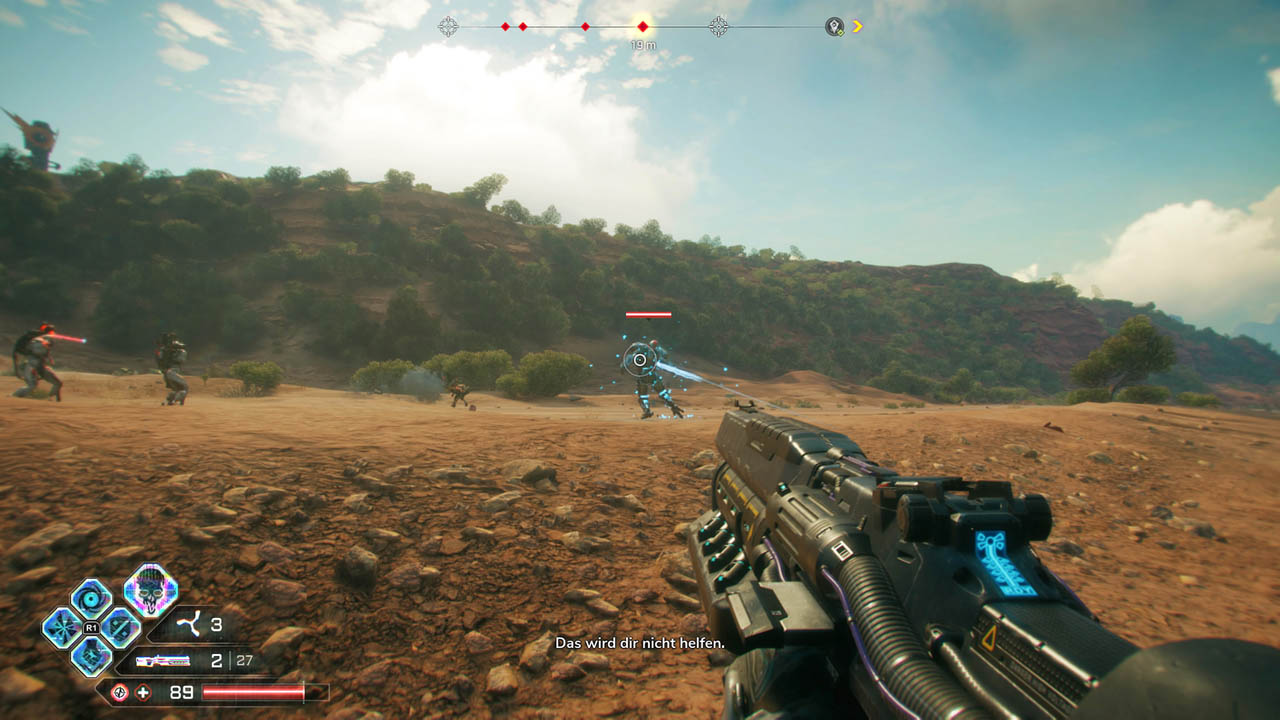Click the equipped weapon icon
Image resolution: width=1280 pixels, height=720 pixels.
[163, 661]
